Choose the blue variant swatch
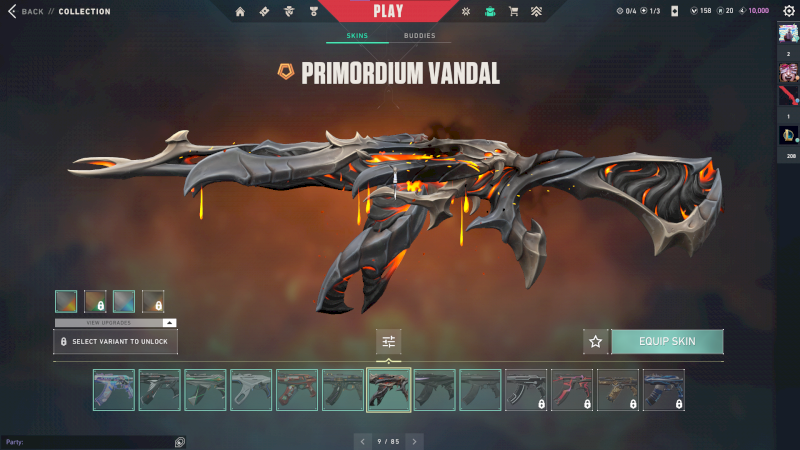800x450 pixels. point(124,301)
